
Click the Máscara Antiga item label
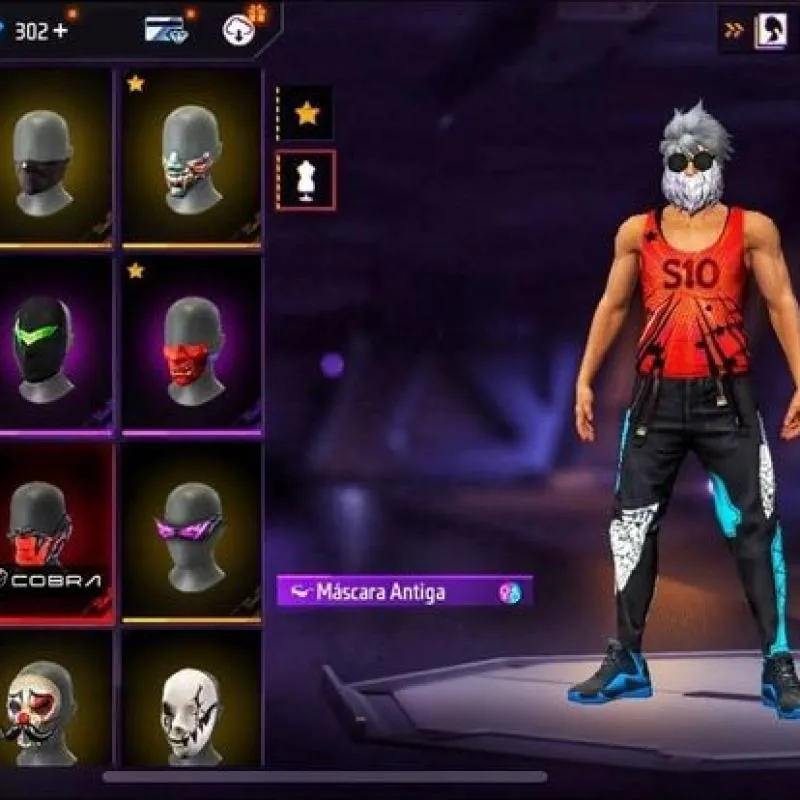(x=380, y=592)
